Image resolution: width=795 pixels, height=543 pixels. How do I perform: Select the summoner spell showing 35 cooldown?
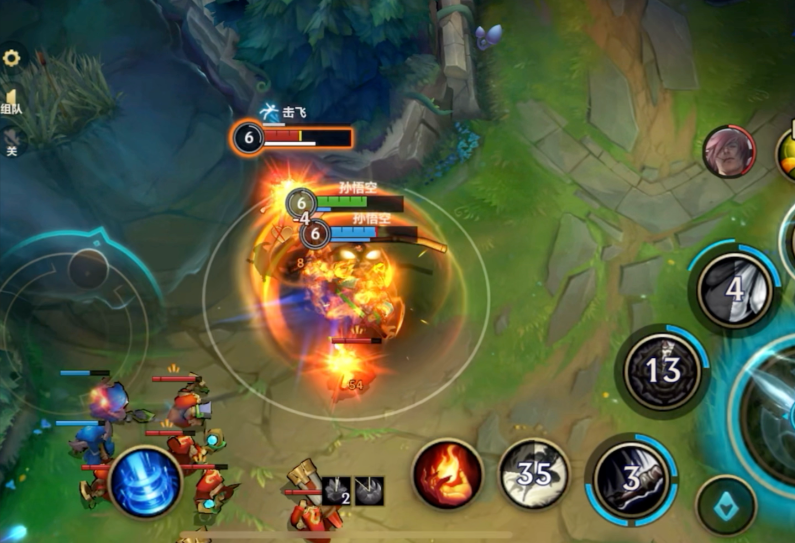coord(534,473)
